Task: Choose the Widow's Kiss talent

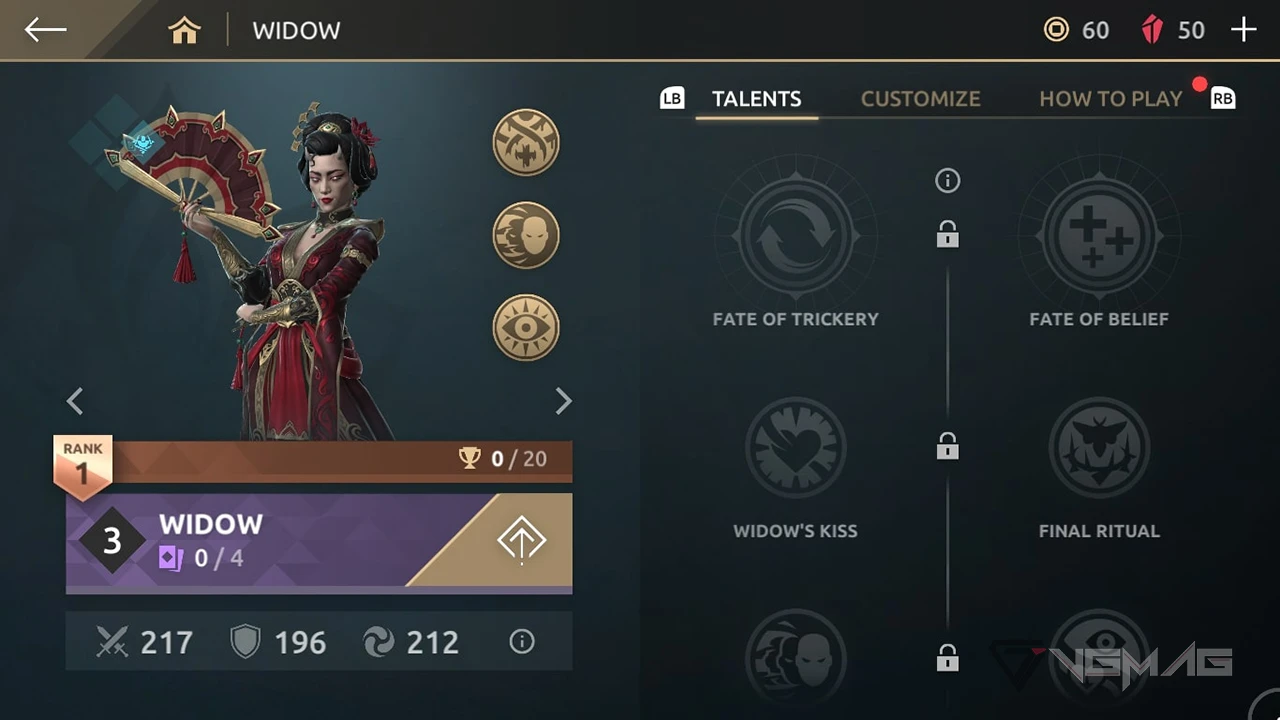Action: (796, 448)
